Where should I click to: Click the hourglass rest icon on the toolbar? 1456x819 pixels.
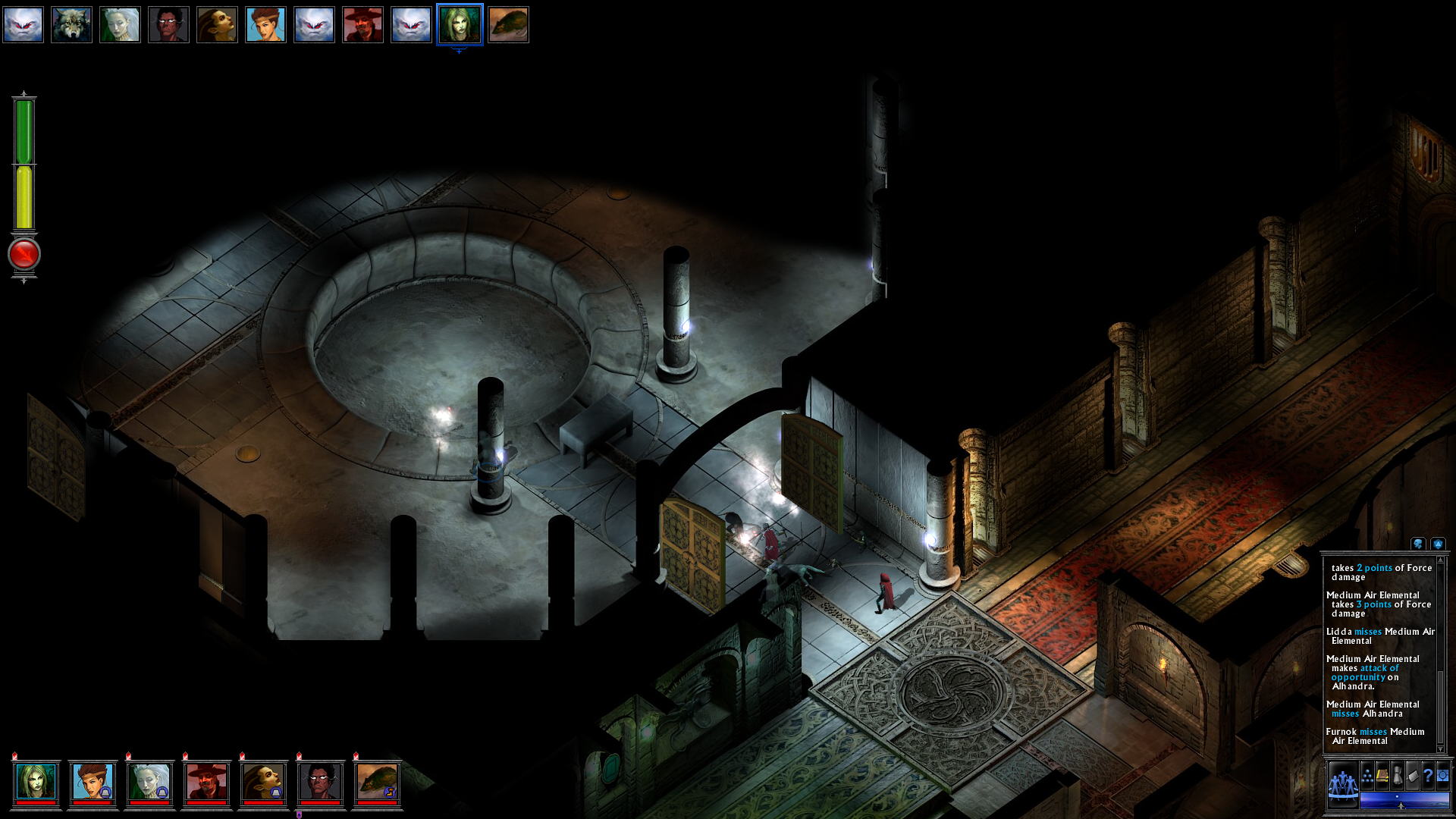point(1398,775)
